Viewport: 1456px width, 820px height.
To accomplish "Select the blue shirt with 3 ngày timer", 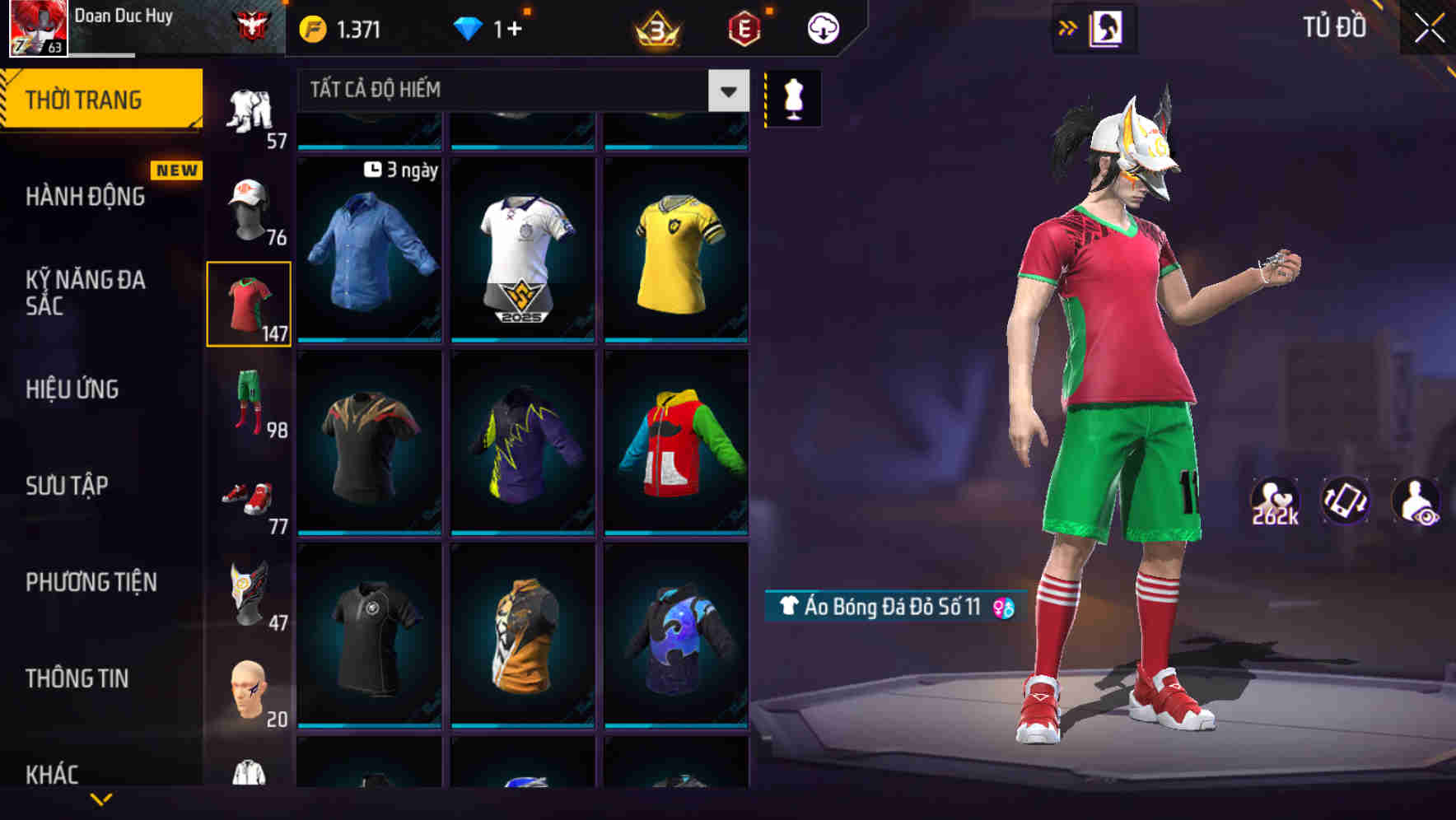I will click(x=369, y=247).
